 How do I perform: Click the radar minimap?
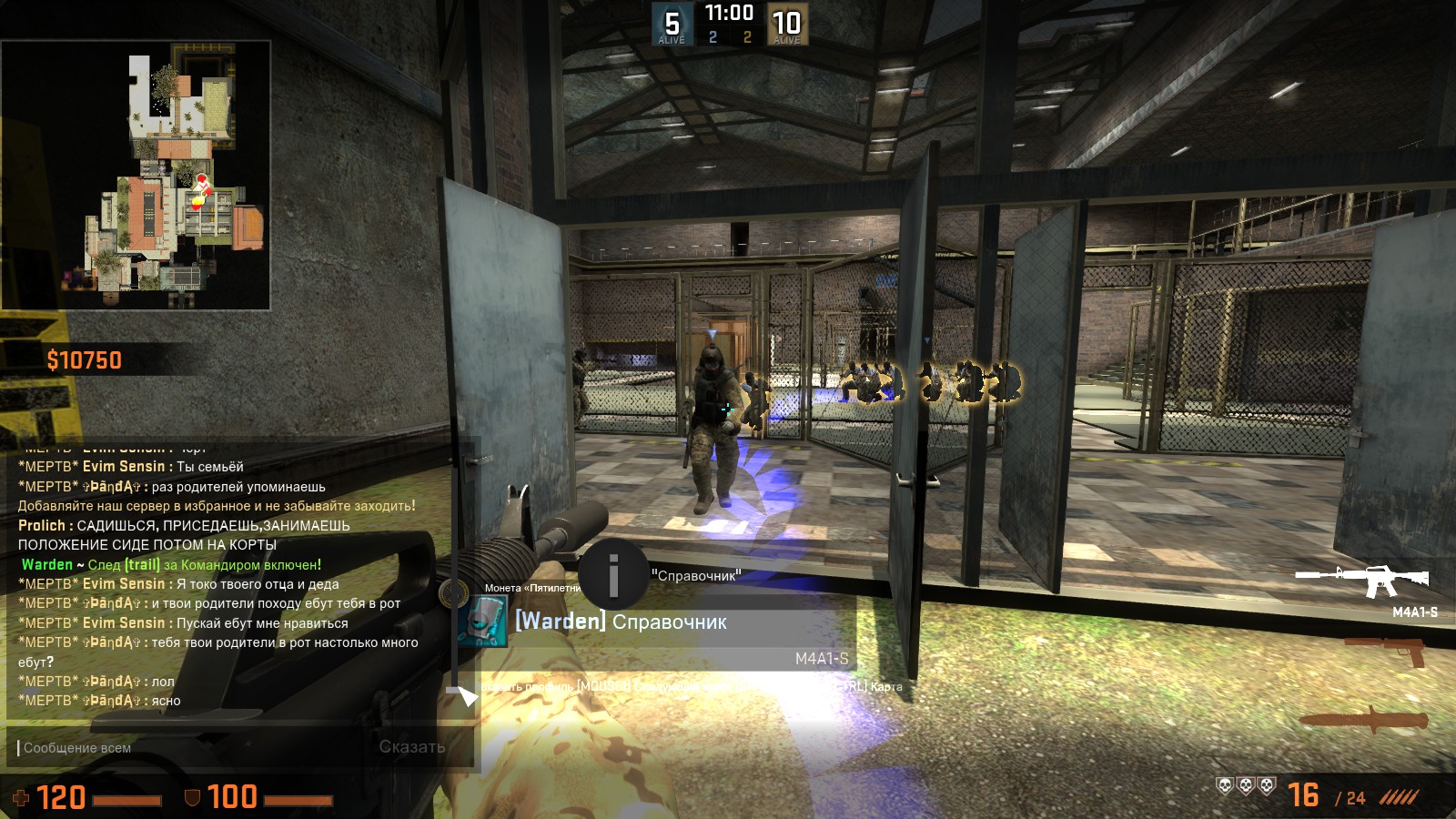pyautogui.click(x=136, y=176)
